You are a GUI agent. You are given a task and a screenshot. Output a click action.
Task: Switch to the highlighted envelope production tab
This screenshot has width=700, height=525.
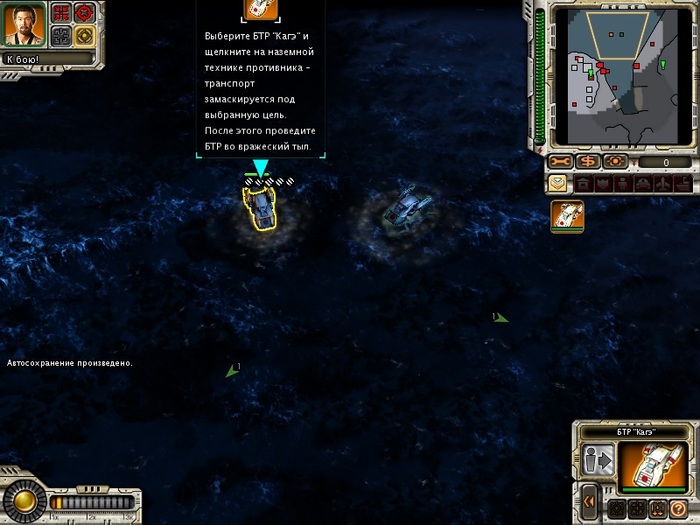(557, 183)
